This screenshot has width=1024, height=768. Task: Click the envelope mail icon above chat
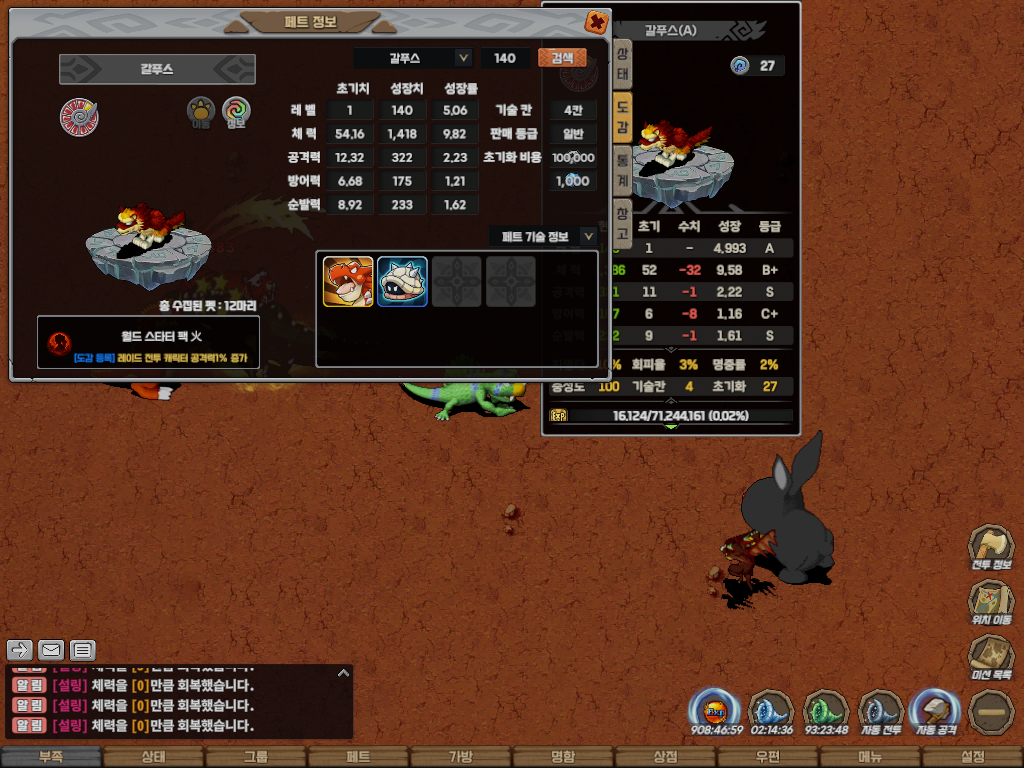click(51, 650)
